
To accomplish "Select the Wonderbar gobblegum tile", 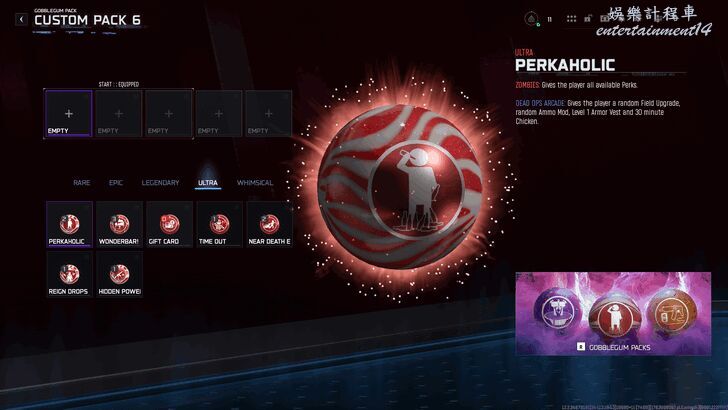I will pyautogui.click(x=119, y=224).
